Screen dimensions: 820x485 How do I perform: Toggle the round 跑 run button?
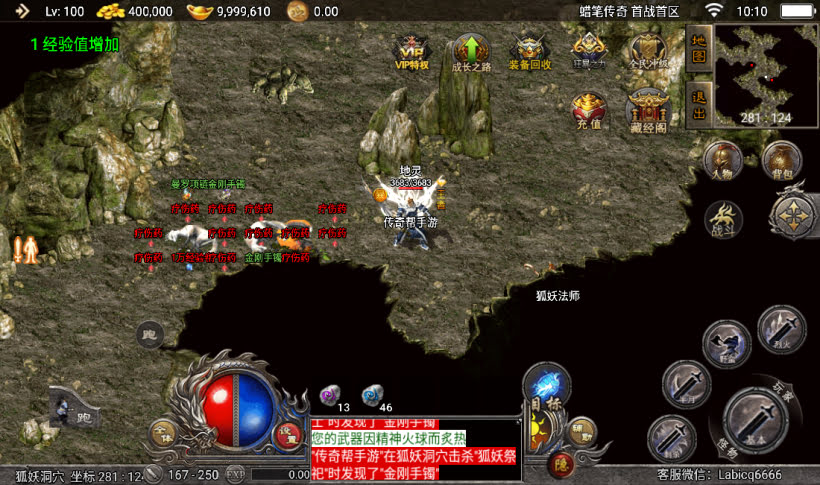(150, 335)
